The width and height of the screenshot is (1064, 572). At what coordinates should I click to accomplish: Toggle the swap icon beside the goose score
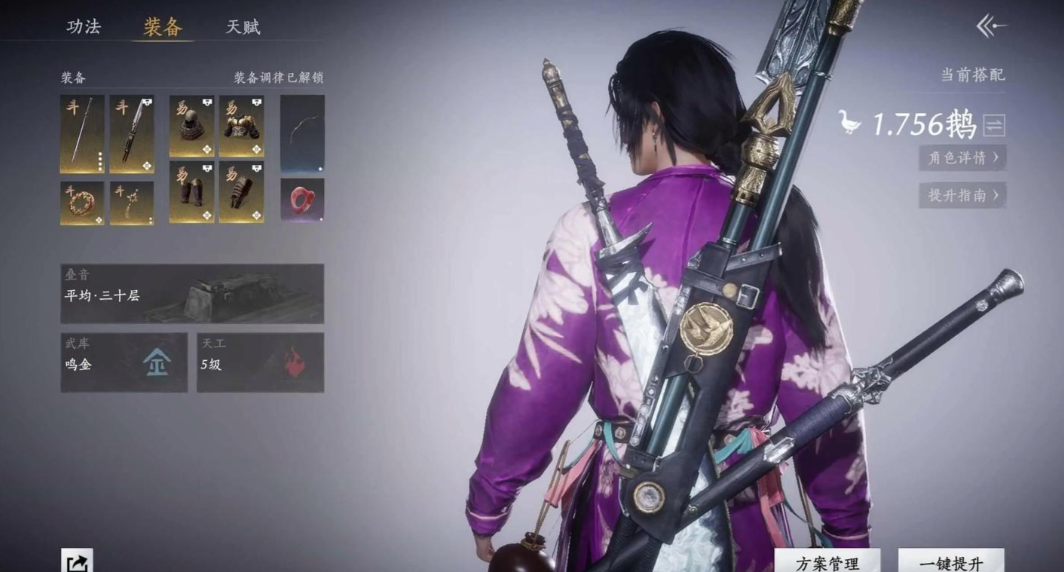point(994,125)
